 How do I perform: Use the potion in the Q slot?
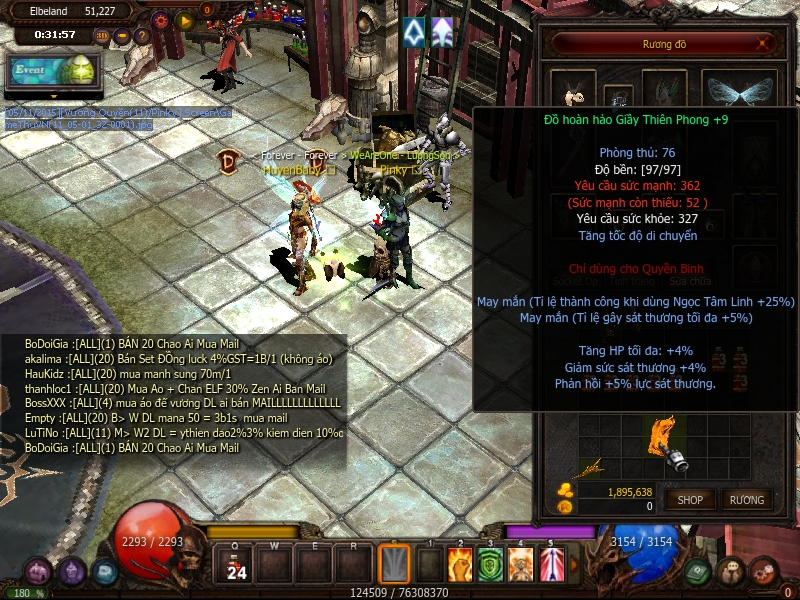click(x=237, y=565)
